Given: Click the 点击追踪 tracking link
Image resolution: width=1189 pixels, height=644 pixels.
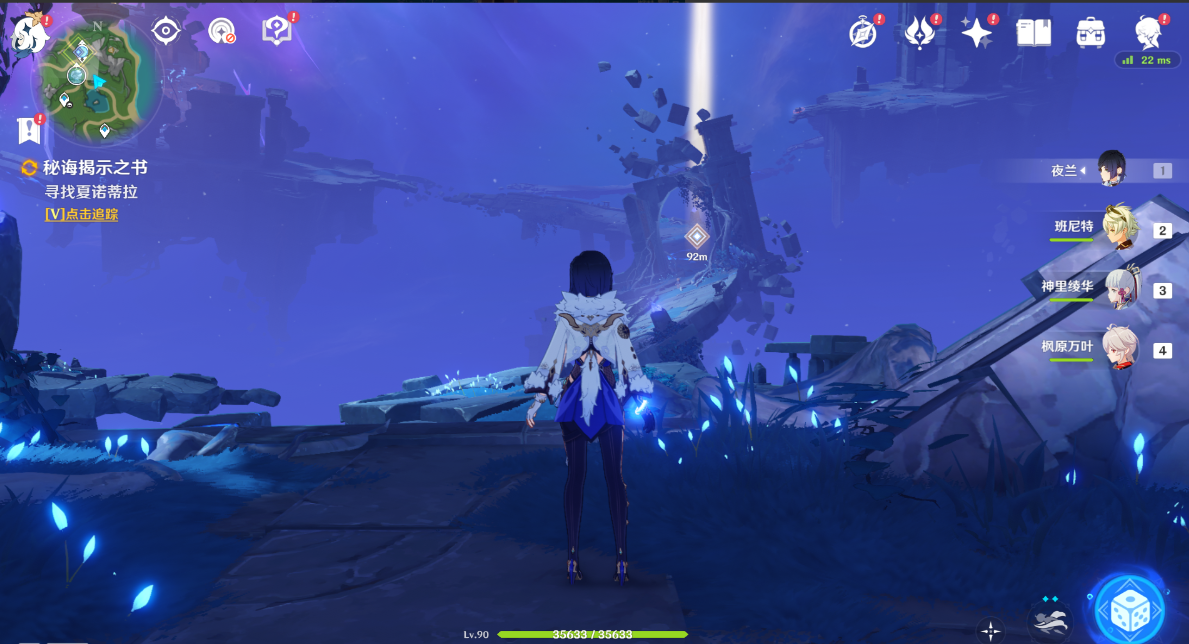Looking at the screenshot, I should (x=81, y=214).
